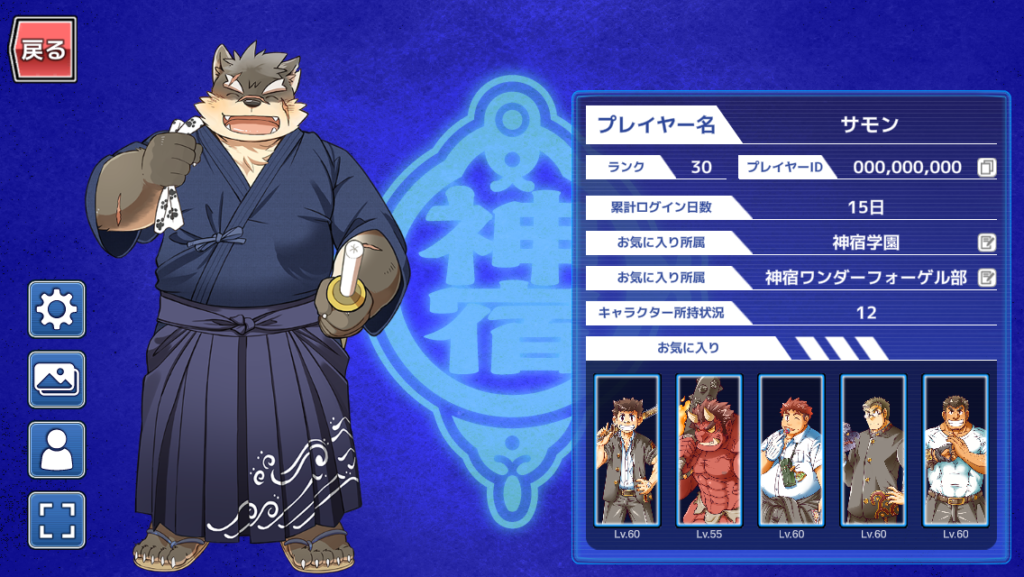Viewport: 1024px width, 577px height.
Task: Select the red oni favorite at Lv.55
Action: coord(709,450)
